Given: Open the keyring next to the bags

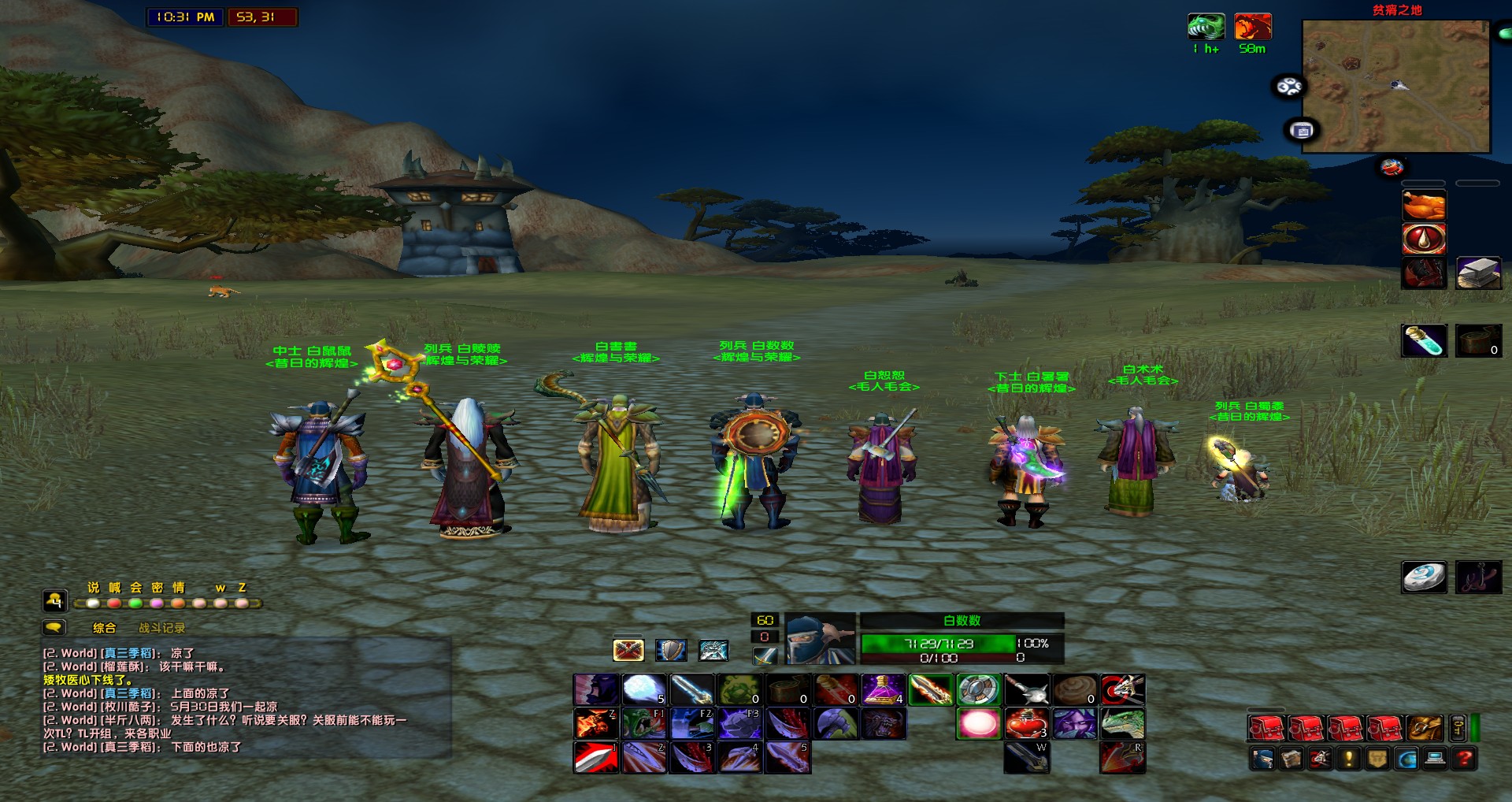Looking at the screenshot, I should point(1455,729).
